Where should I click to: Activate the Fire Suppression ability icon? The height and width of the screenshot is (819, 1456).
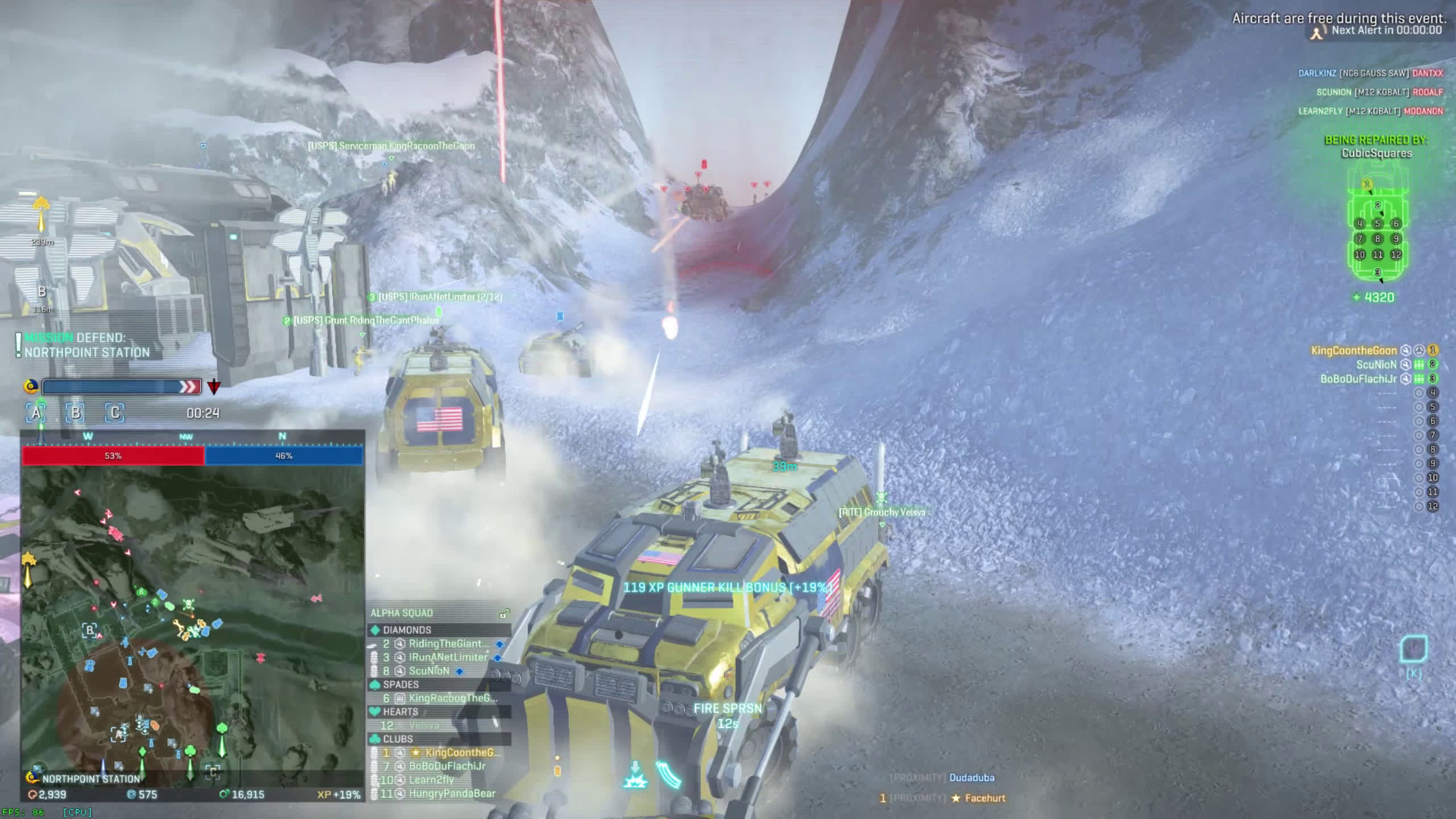pos(635,775)
